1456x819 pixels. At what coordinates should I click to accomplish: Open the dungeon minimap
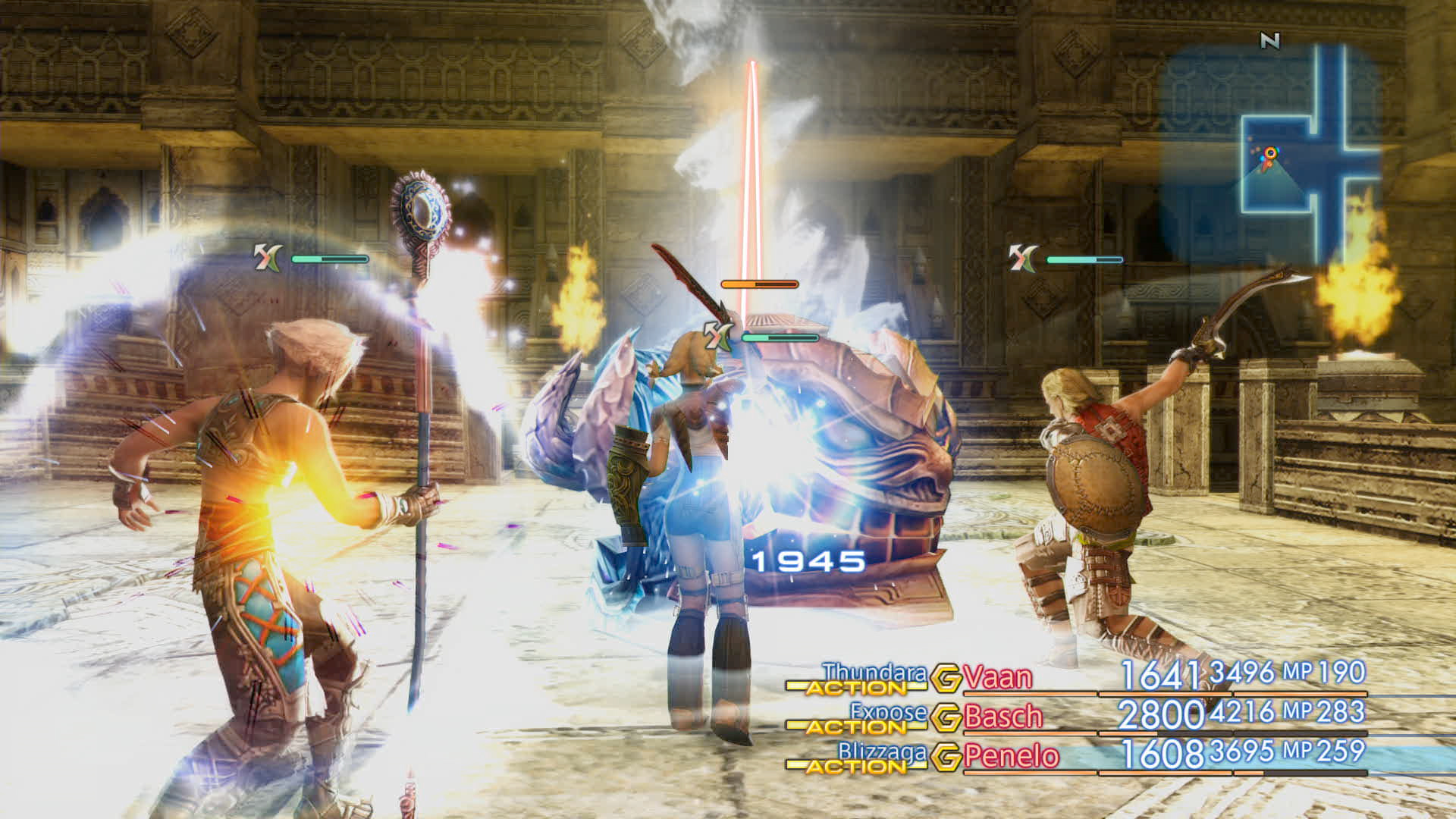click(x=1282, y=152)
